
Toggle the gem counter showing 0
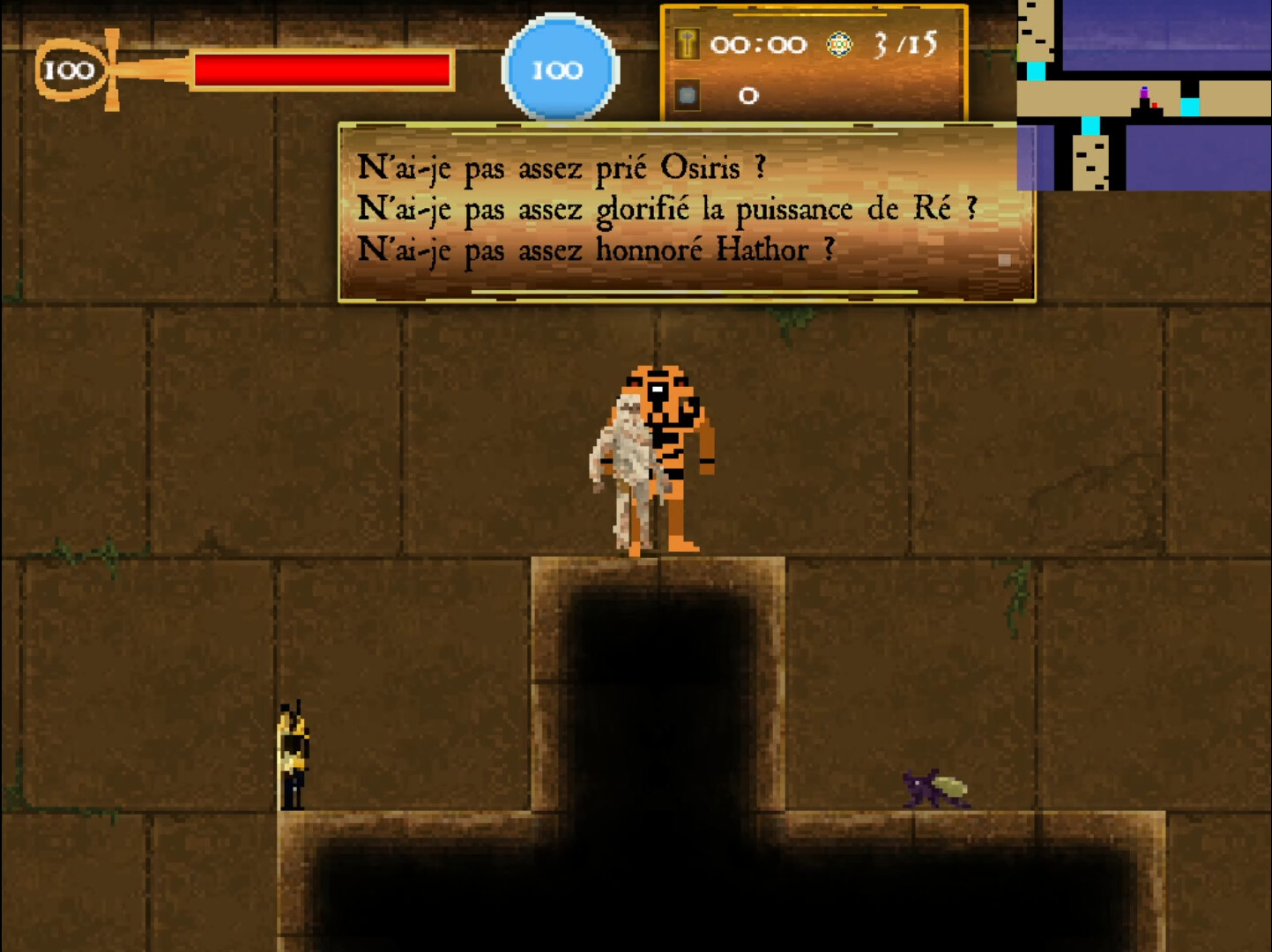(x=750, y=95)
